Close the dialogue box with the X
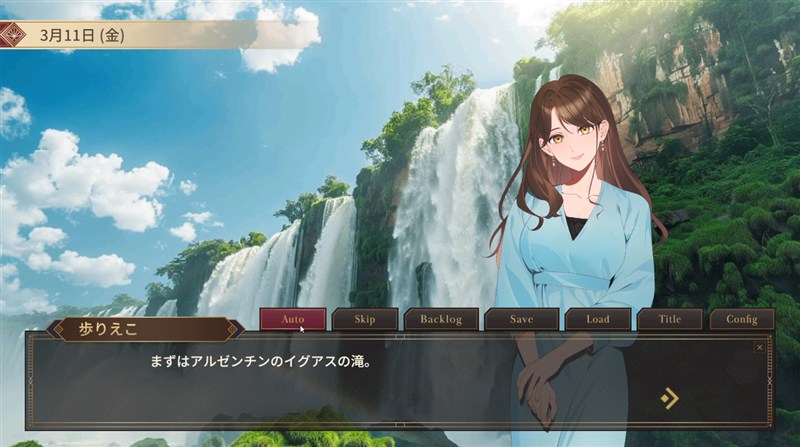 click(x=759, y=347)
